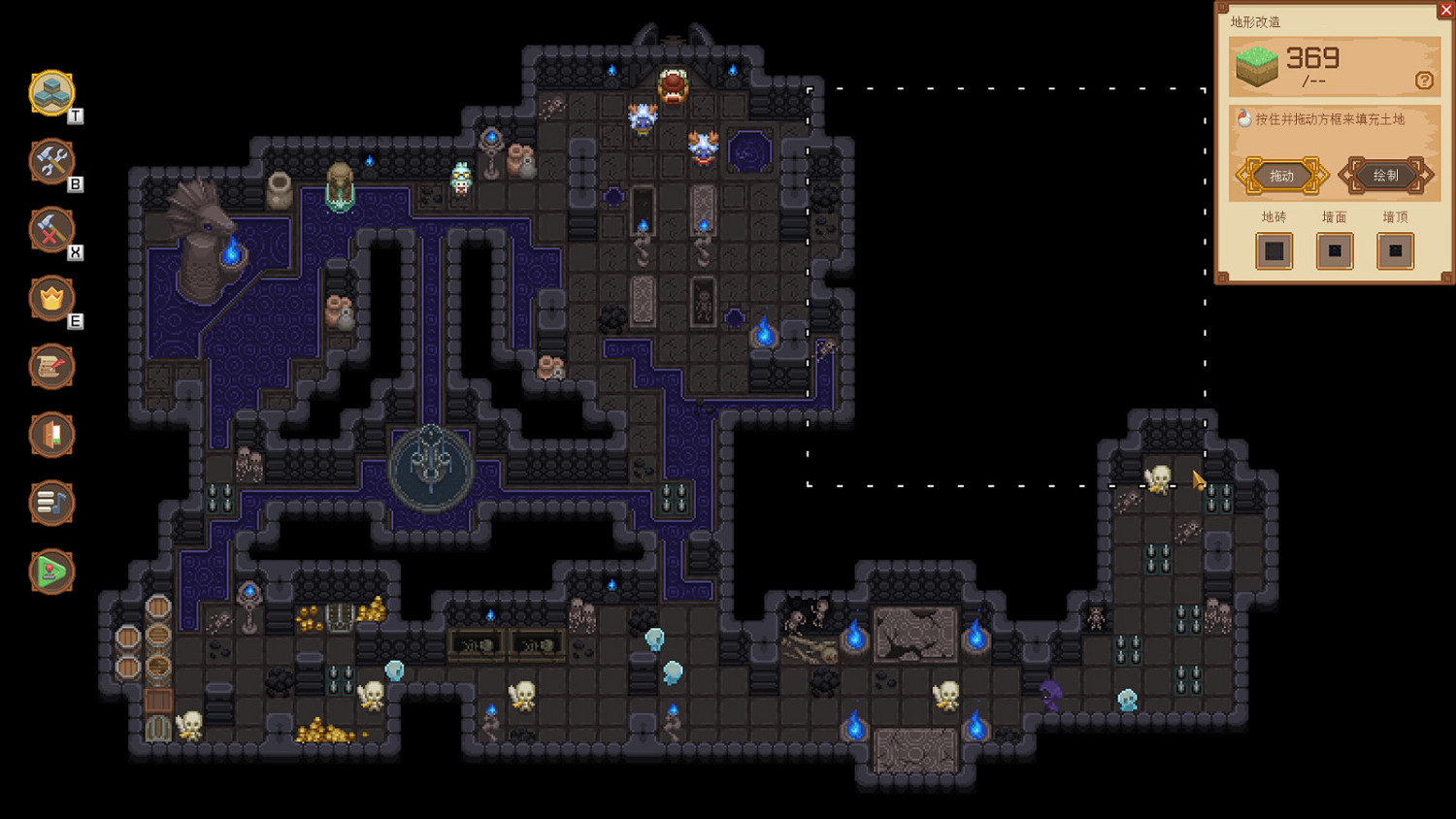Select the 墙面 wall texture swatch
This screenshot has width=1456, height=819.
[1334, 251]
